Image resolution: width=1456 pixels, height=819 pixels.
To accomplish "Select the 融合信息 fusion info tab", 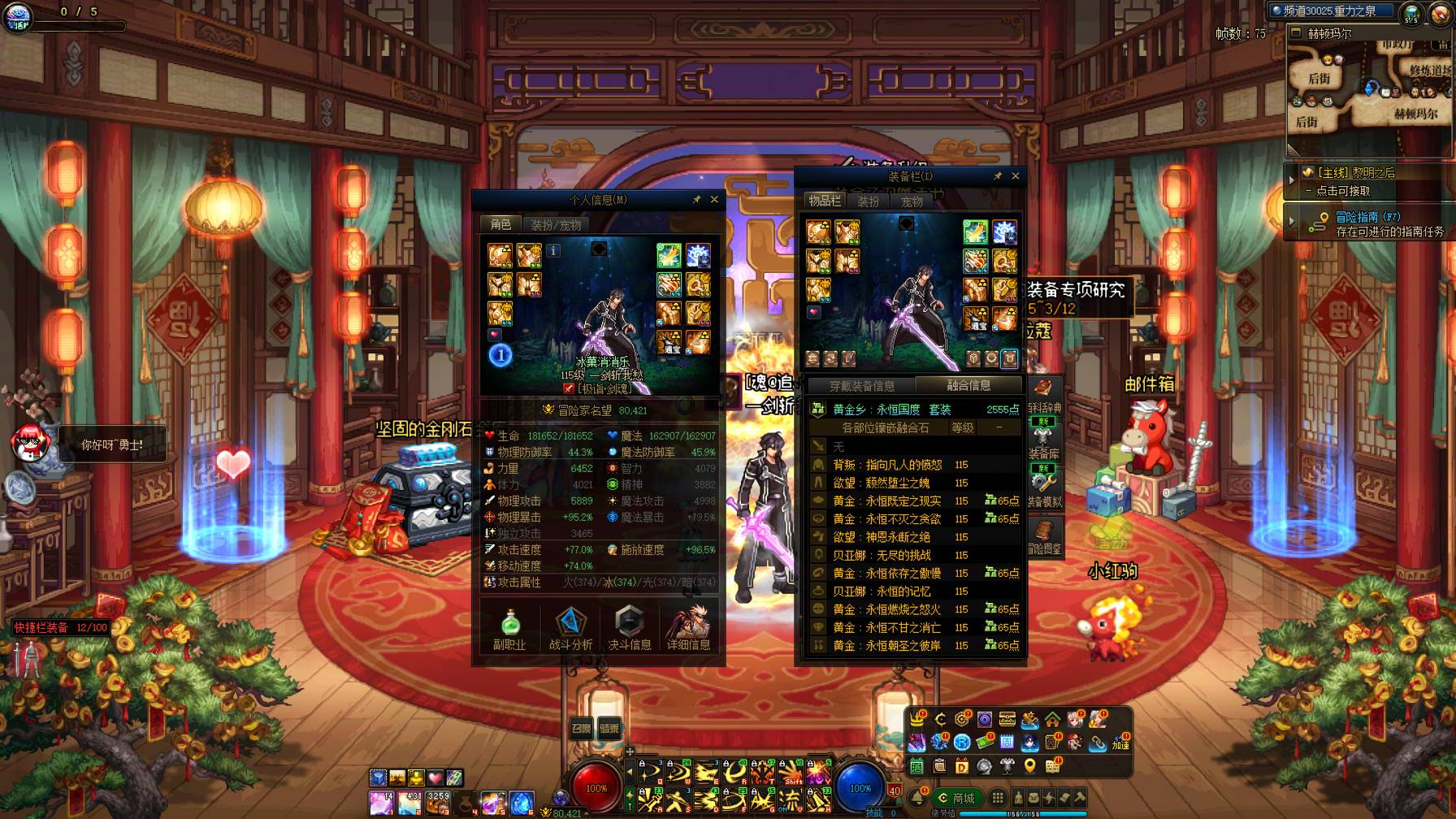I will pos(968,385).
